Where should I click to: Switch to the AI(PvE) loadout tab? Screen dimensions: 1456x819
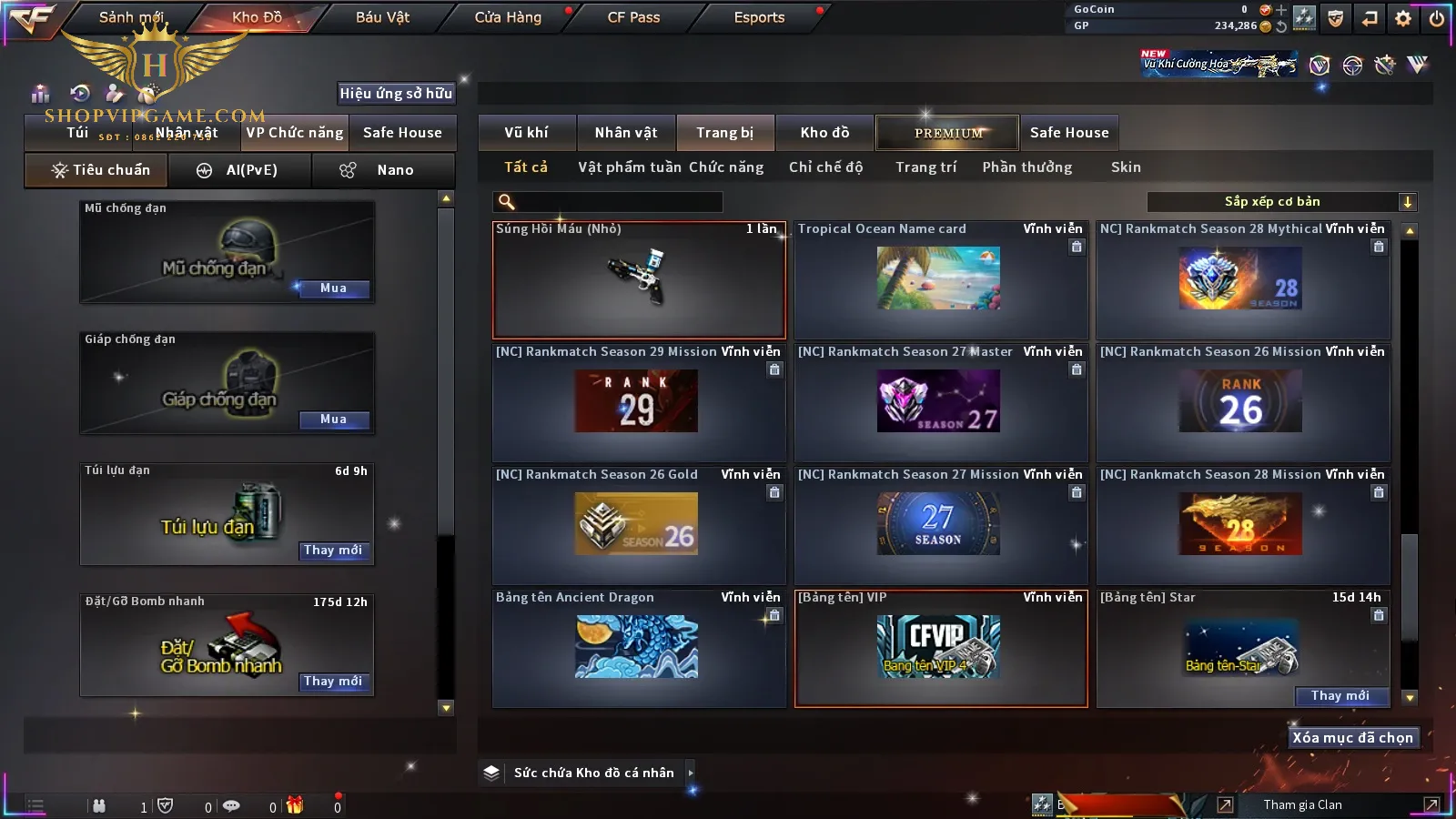click(x=239, y=170)
